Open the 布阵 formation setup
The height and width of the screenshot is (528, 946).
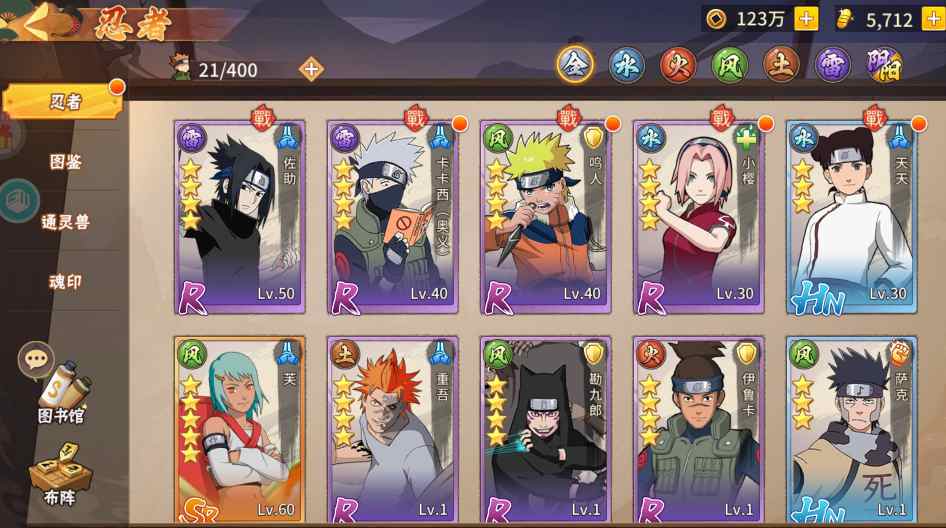60,474
